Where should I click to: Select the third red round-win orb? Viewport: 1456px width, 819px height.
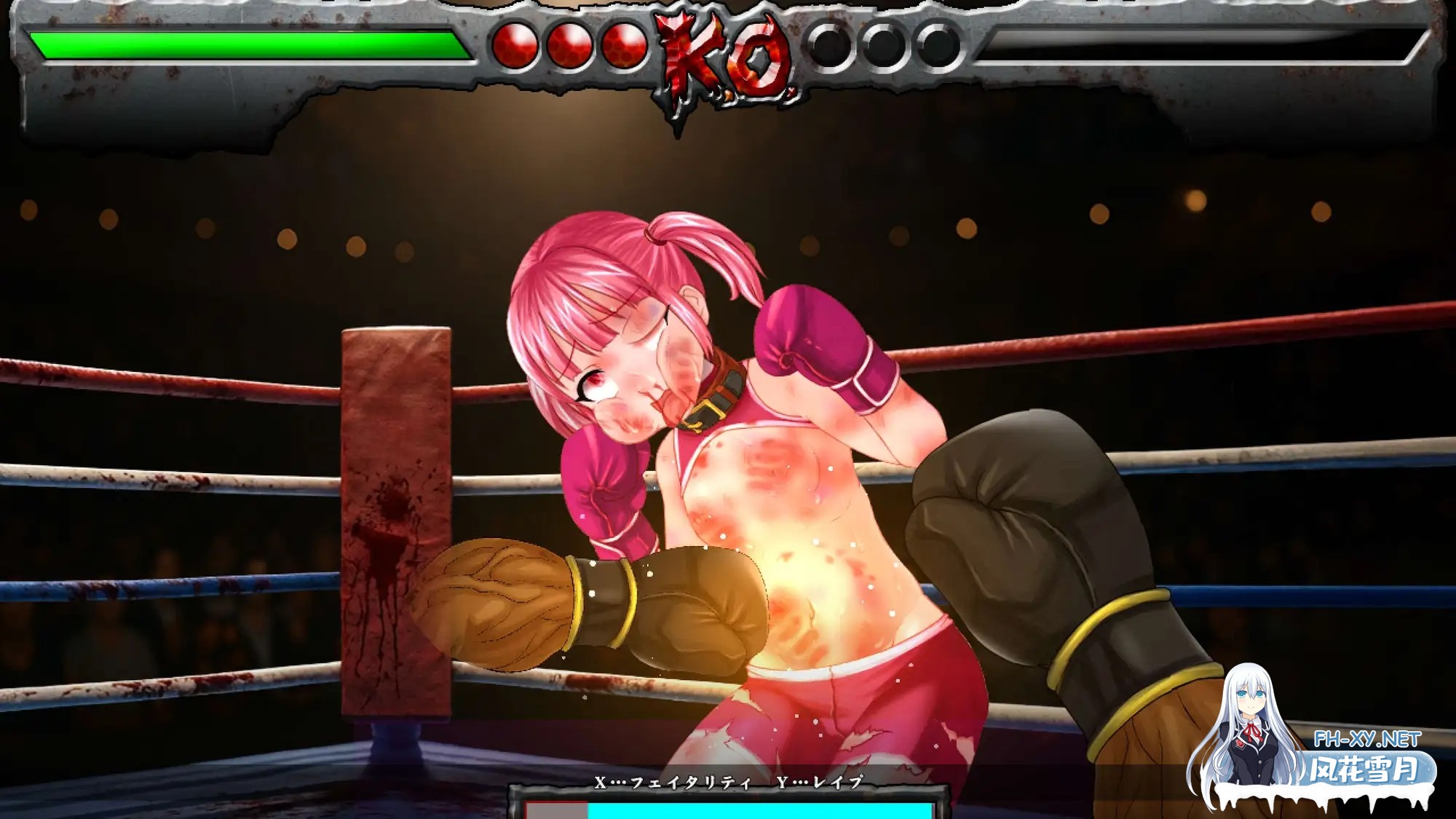[x=622, y=45]
